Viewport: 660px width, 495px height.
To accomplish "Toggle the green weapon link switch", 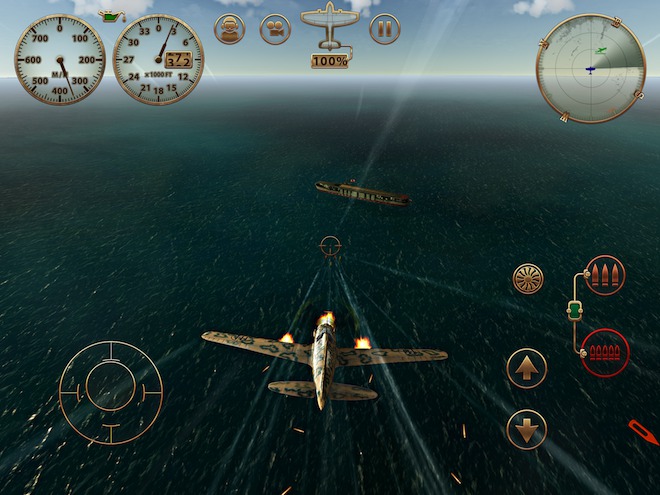I will (x=574, y=312).
